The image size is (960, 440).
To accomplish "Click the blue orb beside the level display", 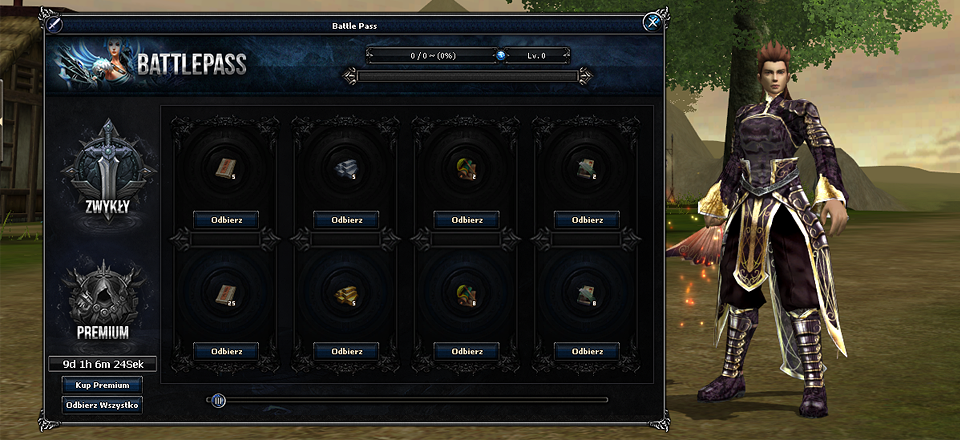I will pos(501,56).
